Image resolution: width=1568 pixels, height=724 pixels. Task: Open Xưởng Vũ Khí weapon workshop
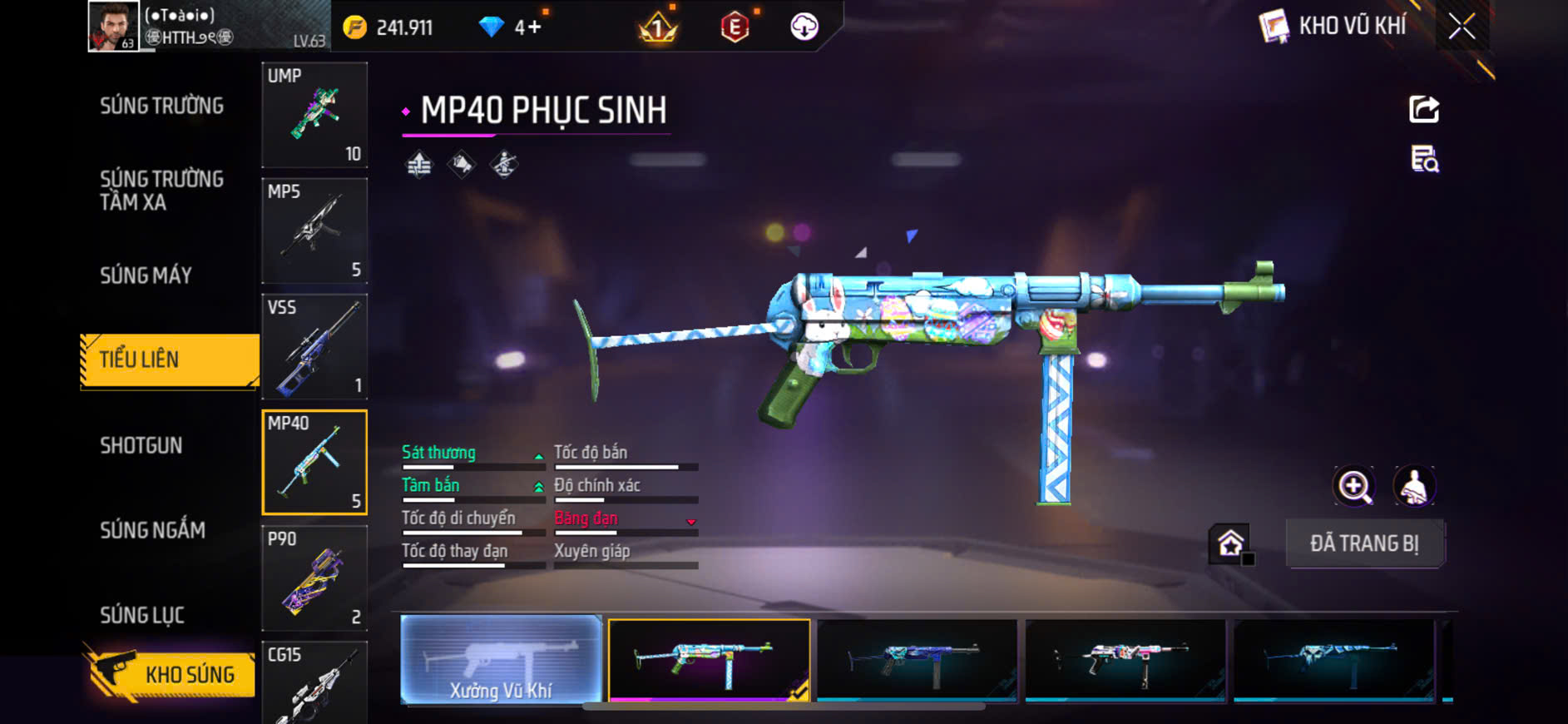click(501, 660)
